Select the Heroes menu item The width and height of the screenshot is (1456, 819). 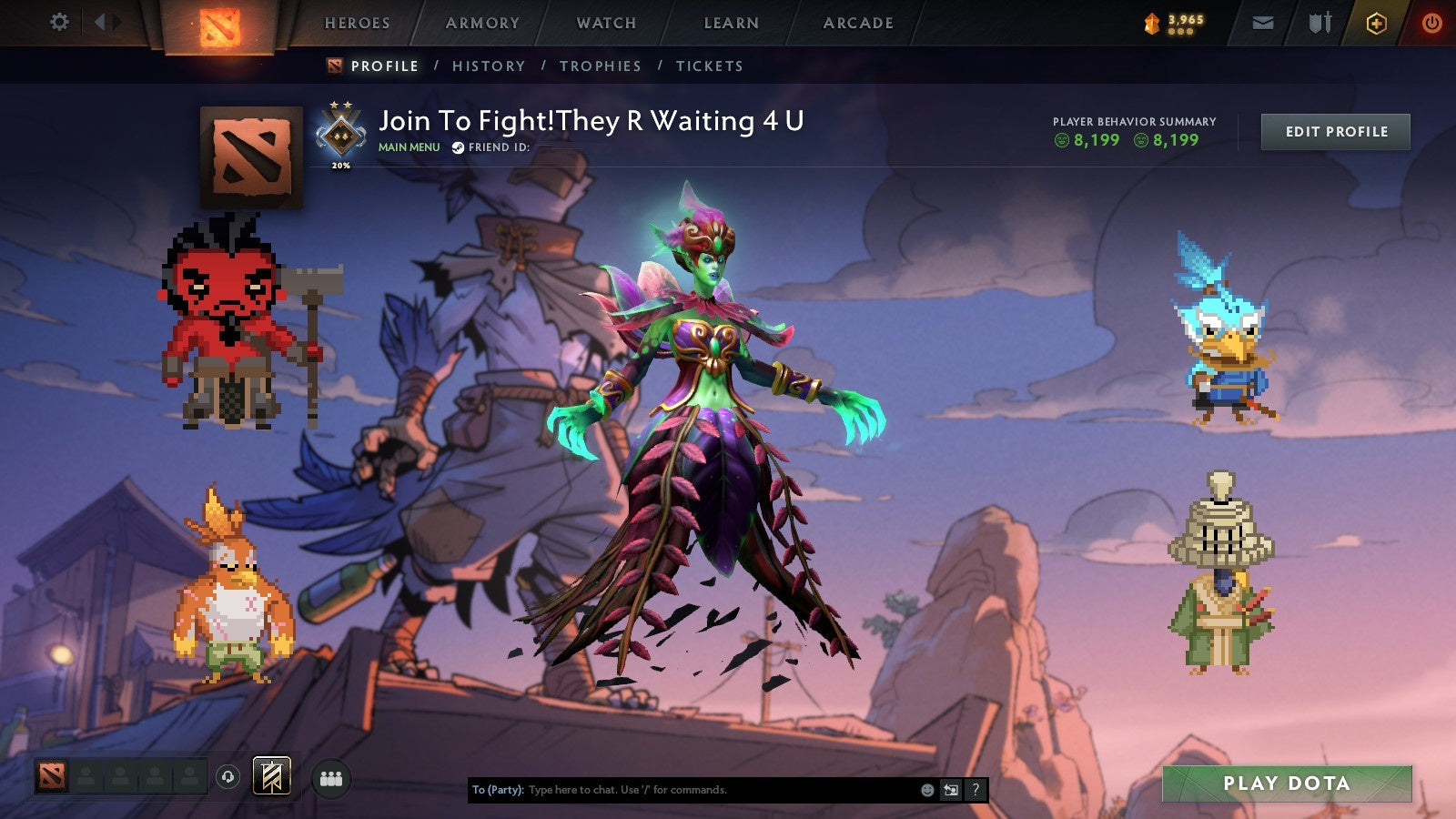pyautogui.click(x=359, y=23)
